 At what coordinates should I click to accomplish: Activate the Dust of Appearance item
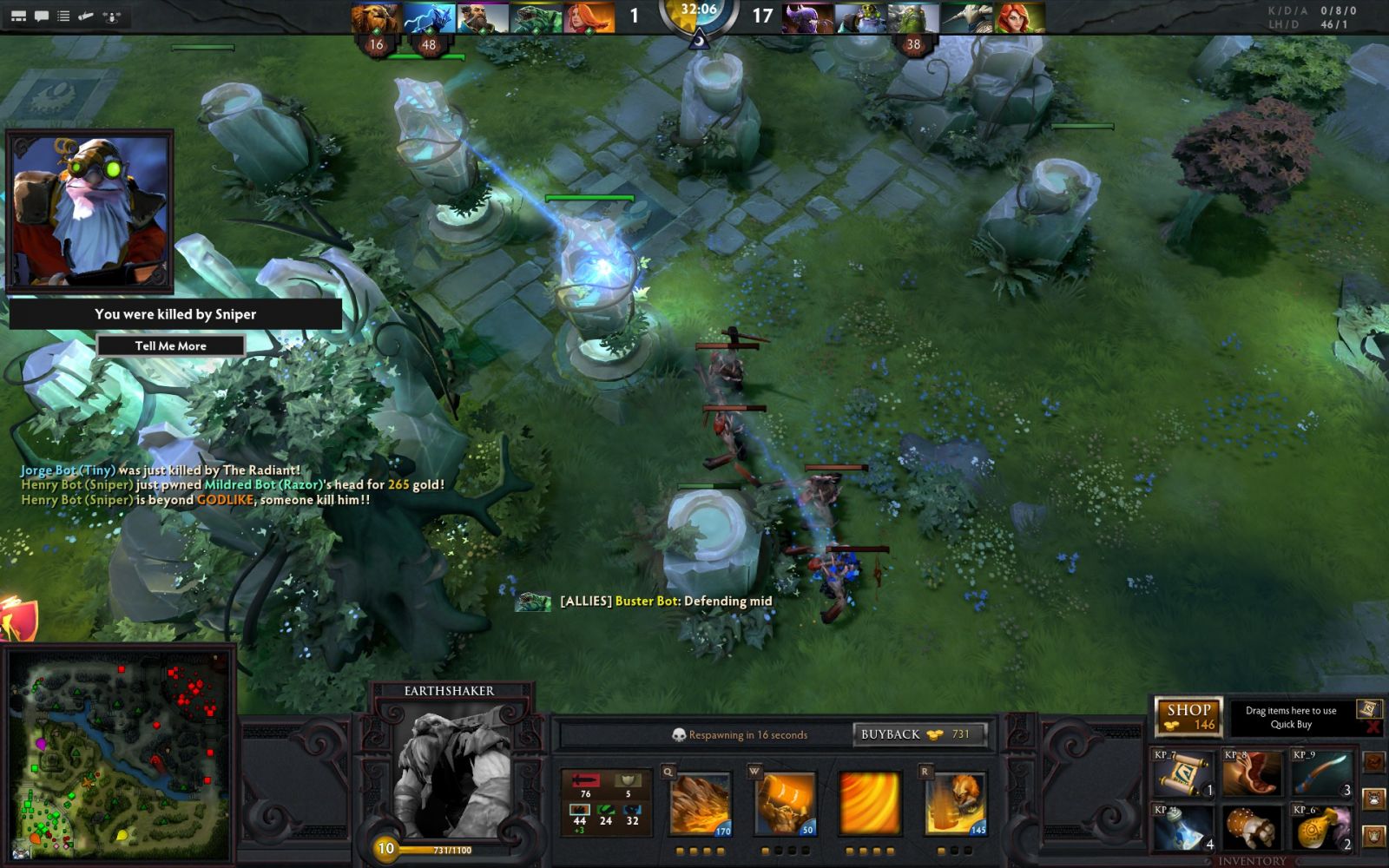point(1320,827)
